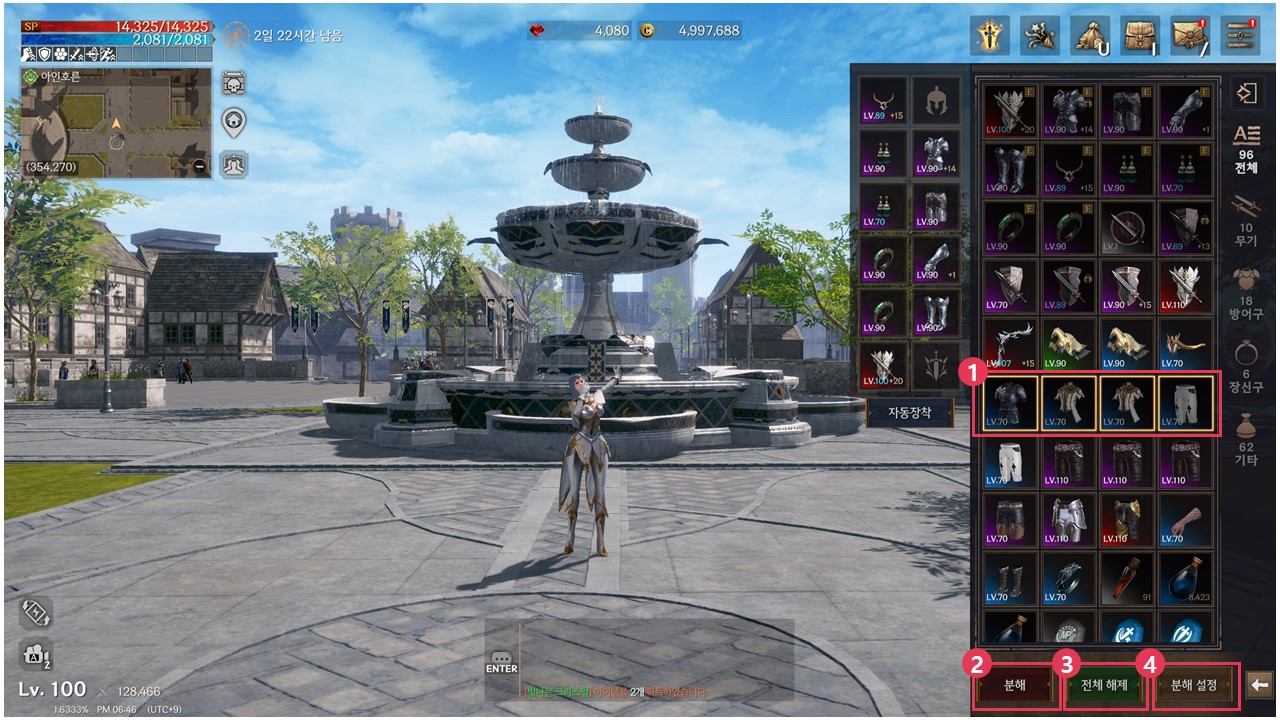The width and height of the screenshot is (1280, 720).
Task: Open the 기타 (misc) category tab
Action: coord(1245,438)
